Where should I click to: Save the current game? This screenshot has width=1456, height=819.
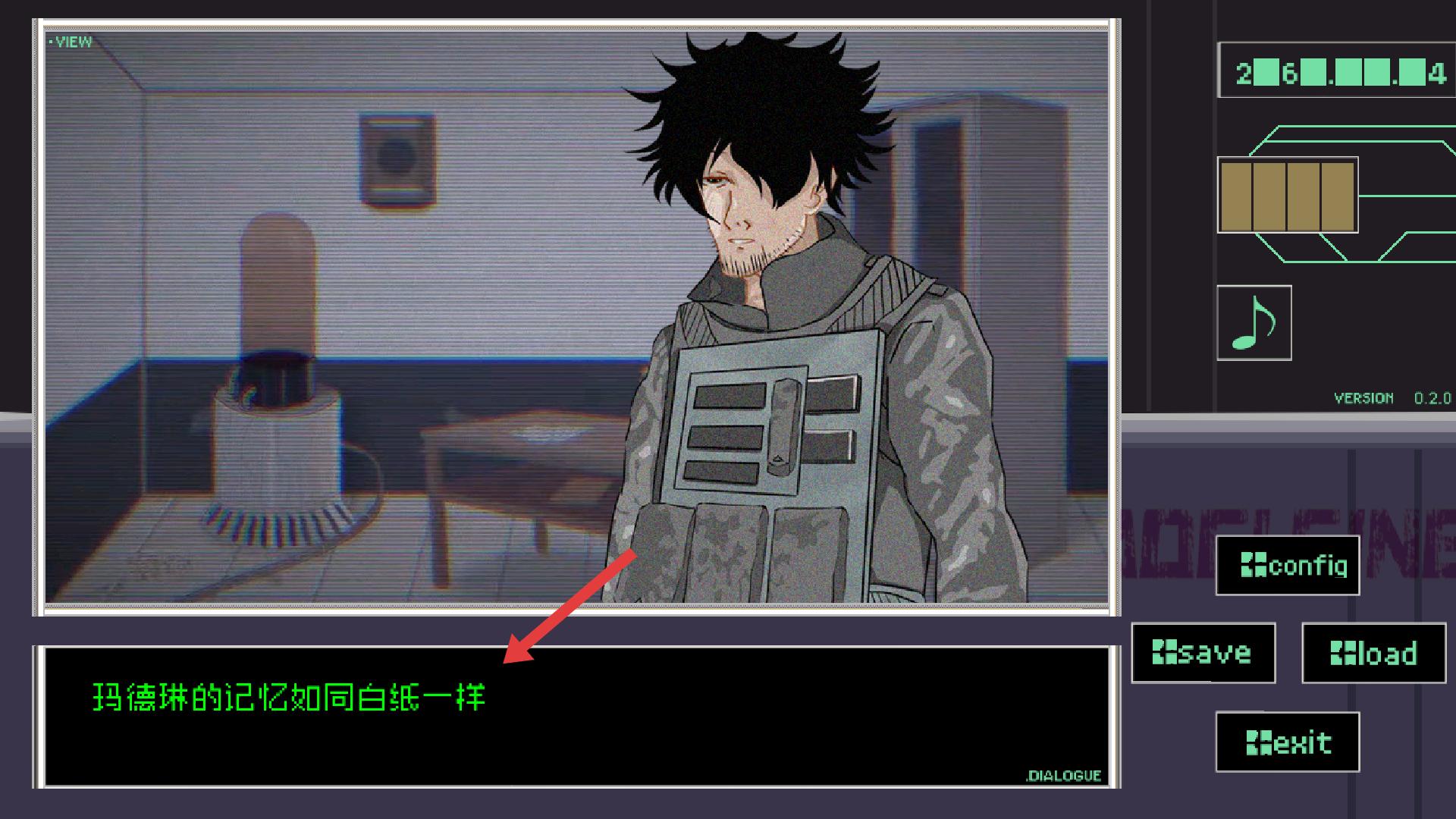click(1203, 653)
